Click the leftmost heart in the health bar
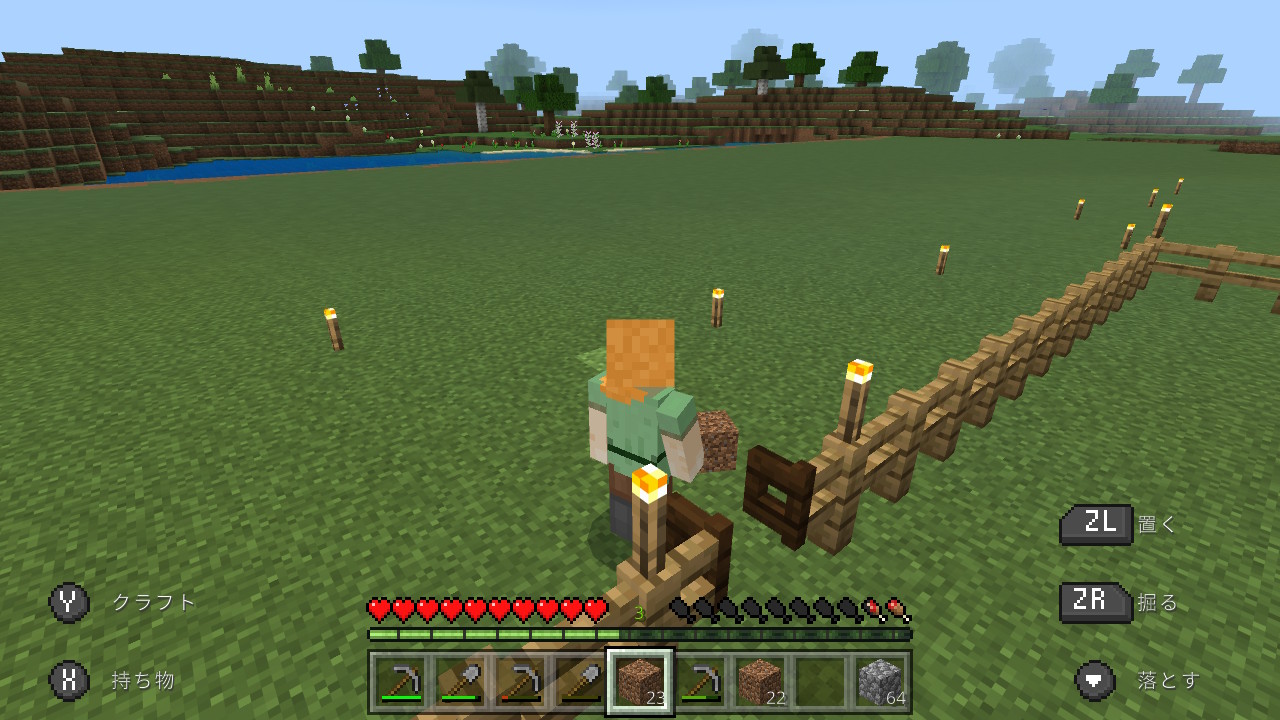 378,608
